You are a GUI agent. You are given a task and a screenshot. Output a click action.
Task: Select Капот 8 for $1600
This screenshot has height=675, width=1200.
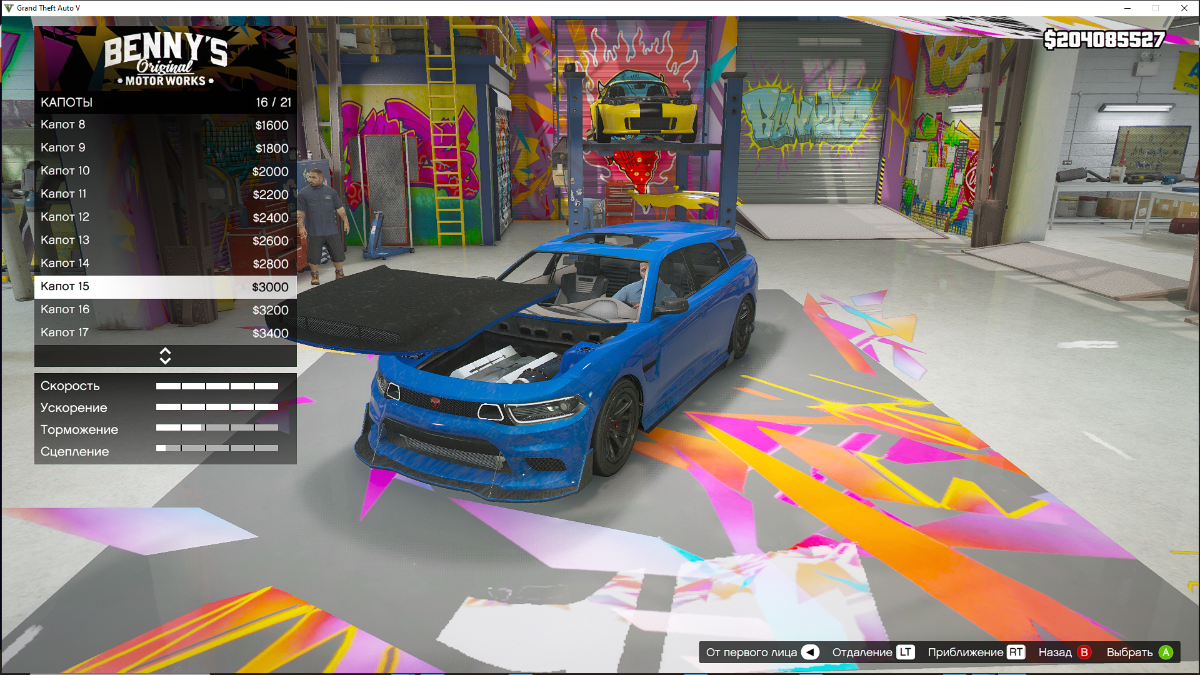pos(165,125)
